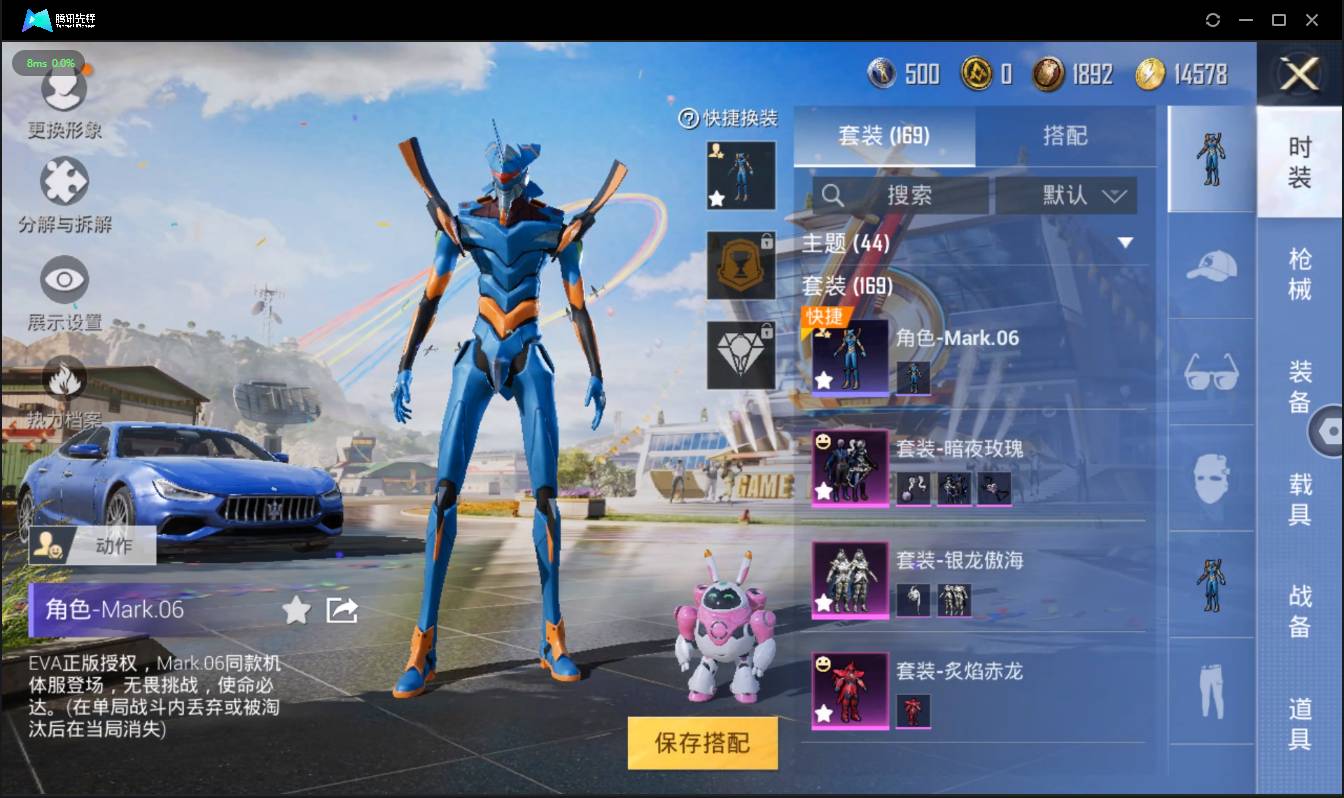The height and width of the screenshot is (798, 1344).
Task: Switch to the 搭配 tab
Action: point(1064,136)
